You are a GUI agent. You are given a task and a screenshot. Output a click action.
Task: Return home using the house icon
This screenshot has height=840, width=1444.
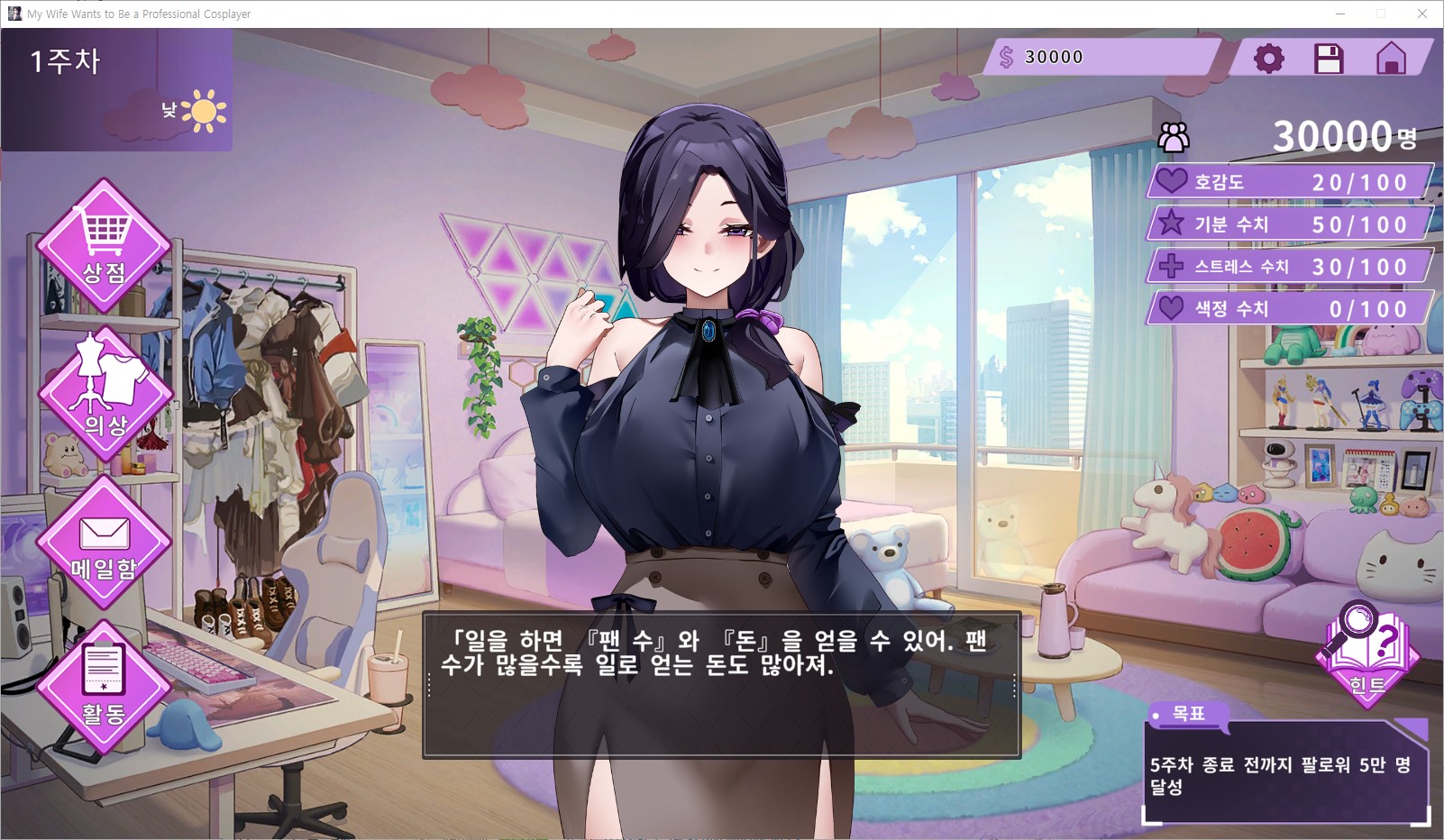(x=1391, y=59)
